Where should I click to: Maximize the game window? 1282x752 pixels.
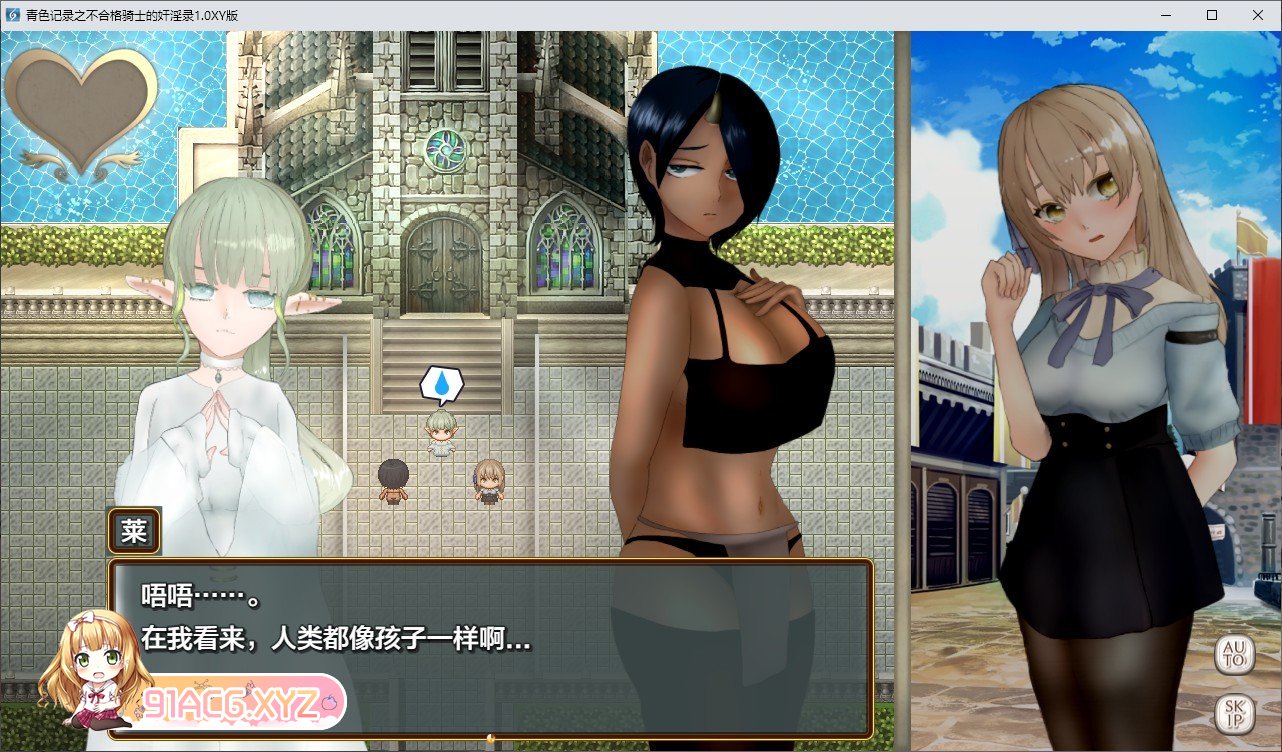coord(1211,15)
